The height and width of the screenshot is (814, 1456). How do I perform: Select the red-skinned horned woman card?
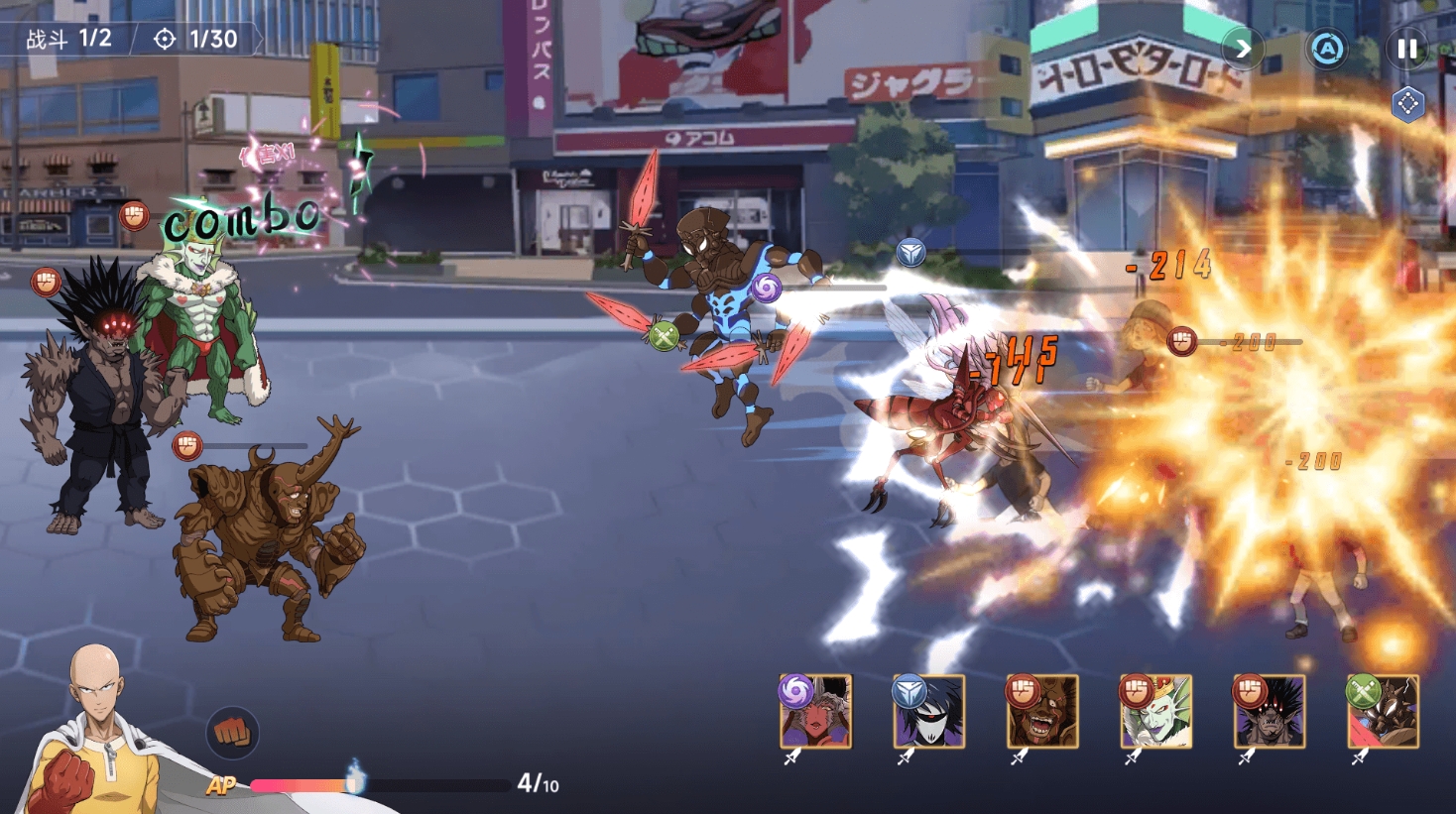pyautogui.click(x=816, y=712)
